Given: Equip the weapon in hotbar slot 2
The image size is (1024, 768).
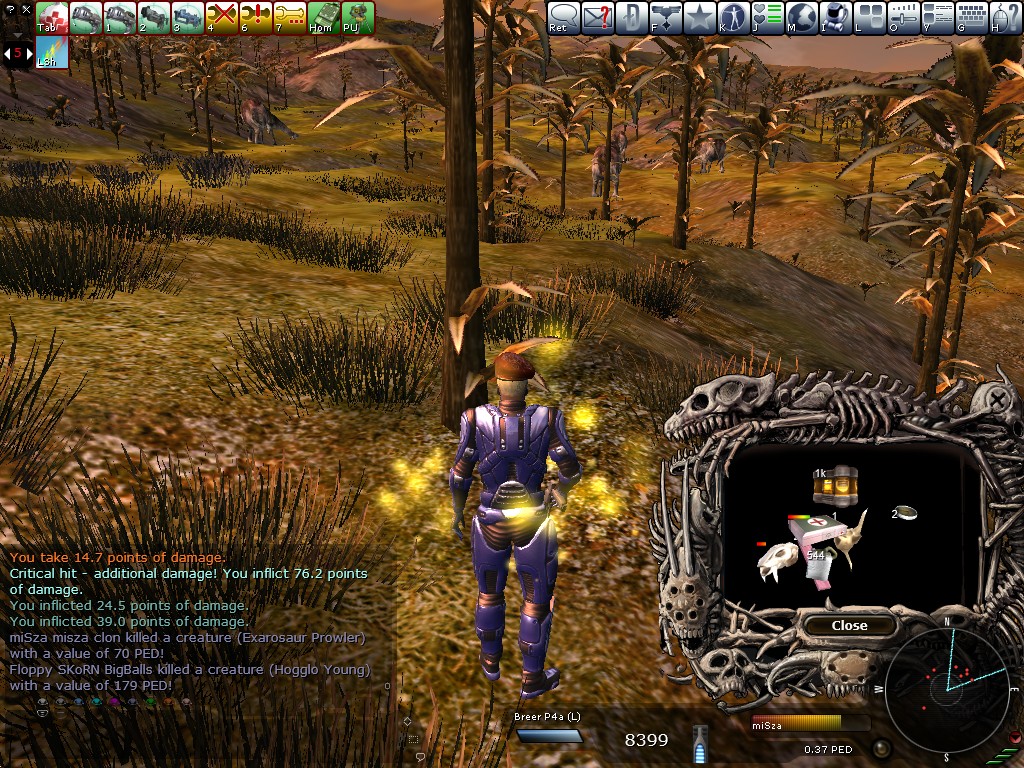Looking at the screenshot, I should tap(154, 17).
